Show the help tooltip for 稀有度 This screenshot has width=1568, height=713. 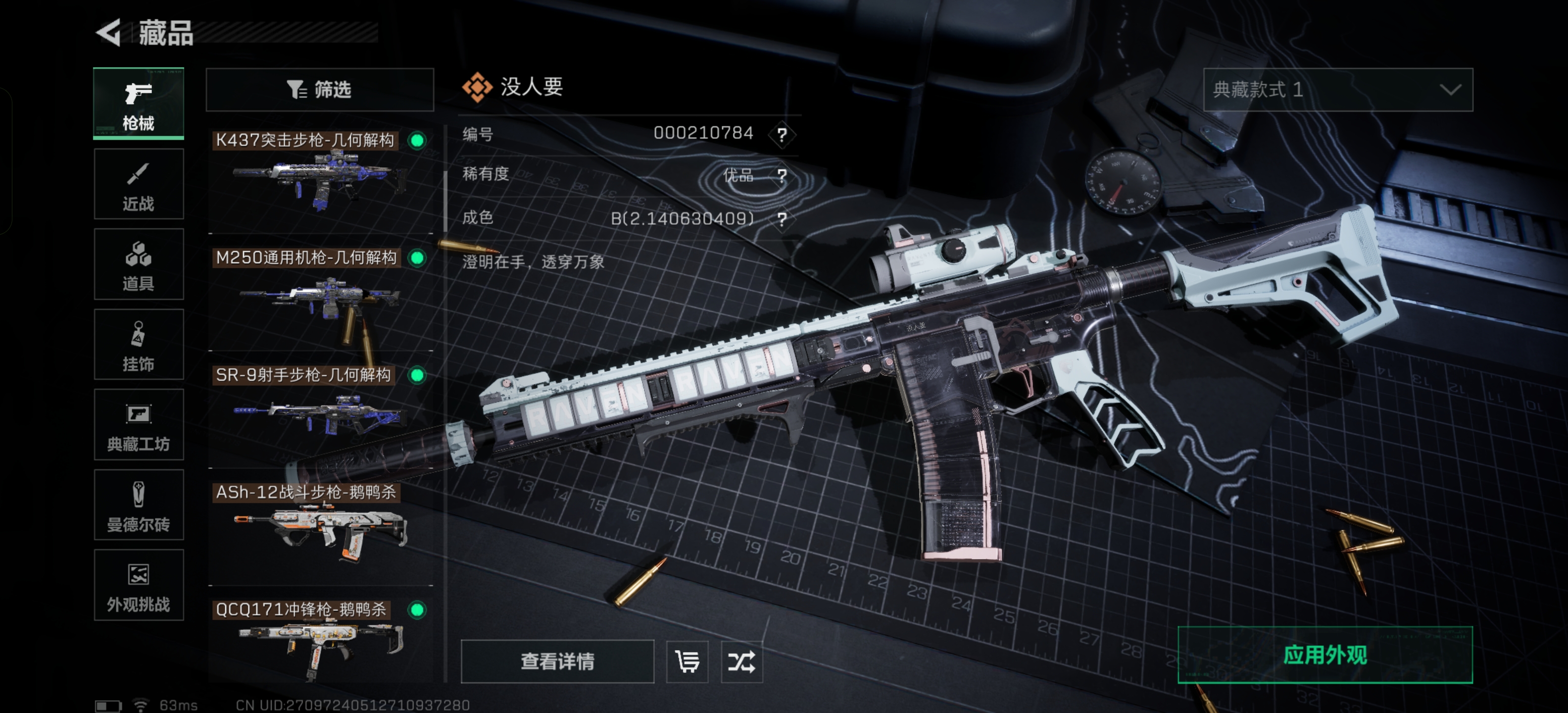pyautogui.click(x=782, y=176)
